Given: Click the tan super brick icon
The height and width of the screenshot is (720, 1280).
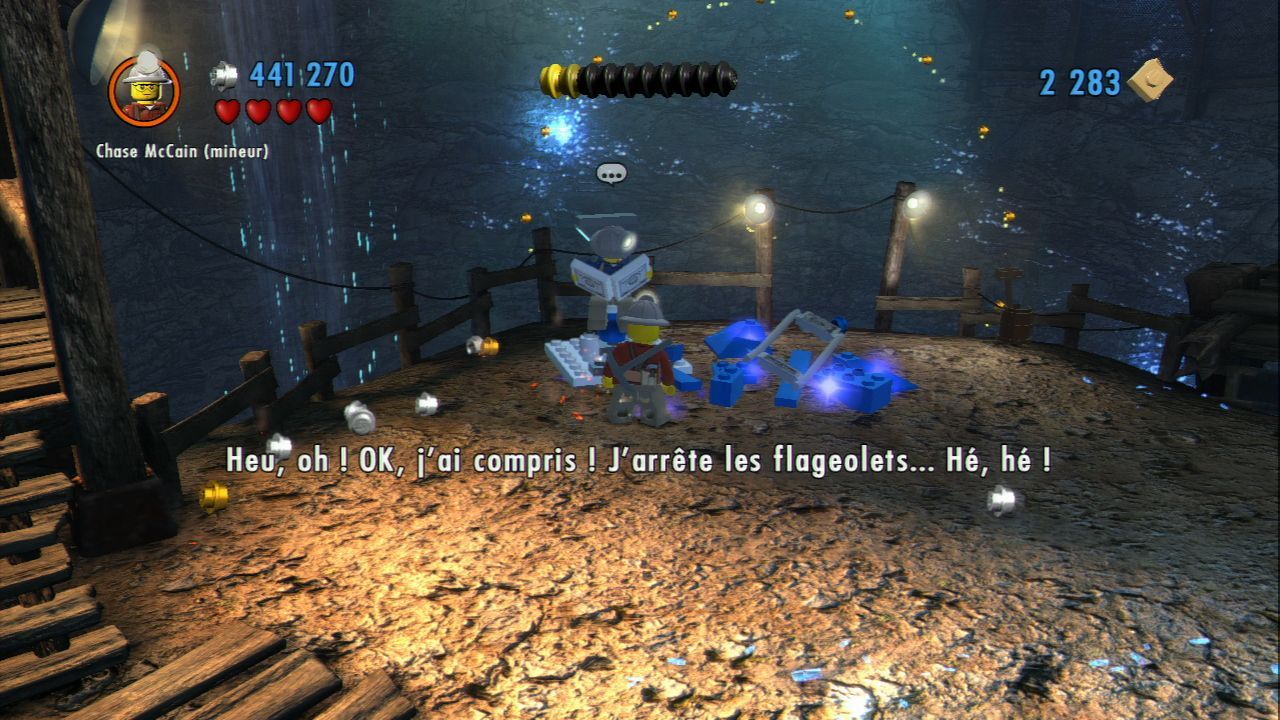Looking at the screenshot, I should (x=1150, y=80).
